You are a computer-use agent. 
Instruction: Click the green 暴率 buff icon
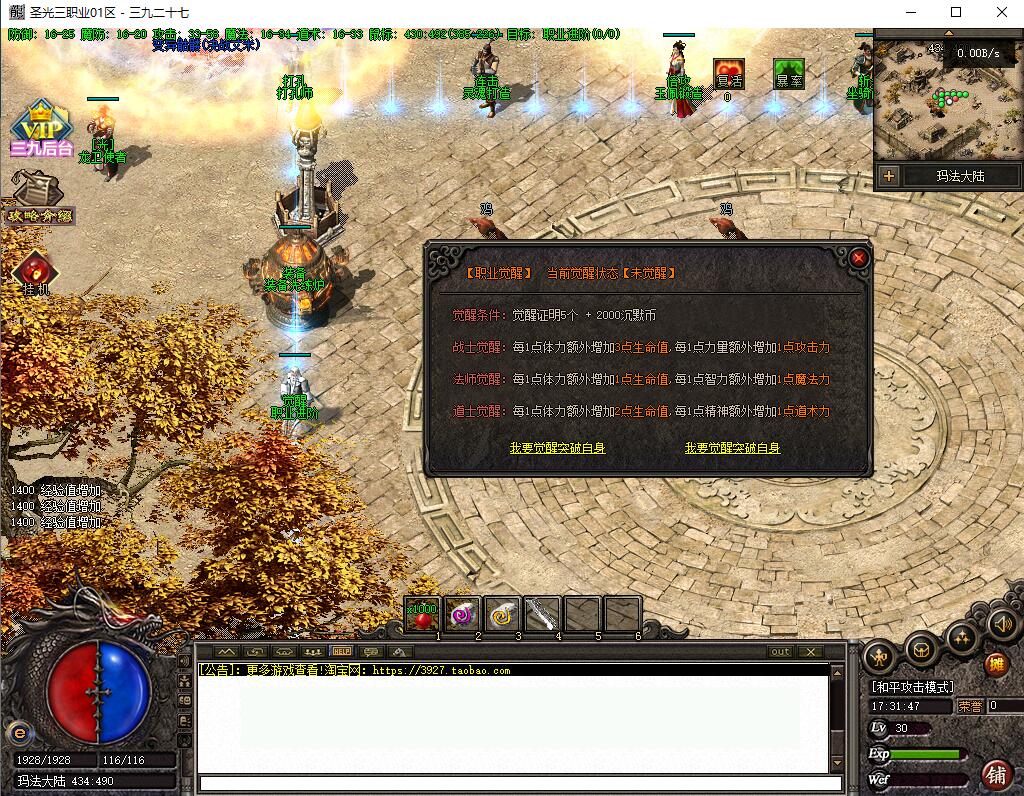[x=789, y=75]
